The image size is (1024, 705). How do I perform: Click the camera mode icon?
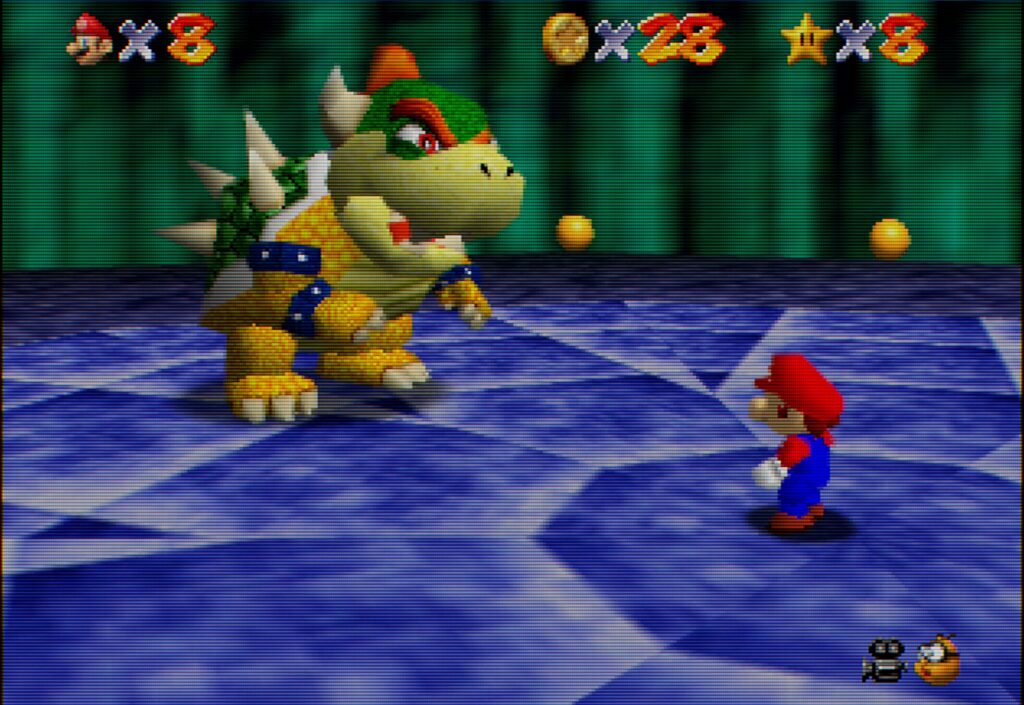coord(884,660)
